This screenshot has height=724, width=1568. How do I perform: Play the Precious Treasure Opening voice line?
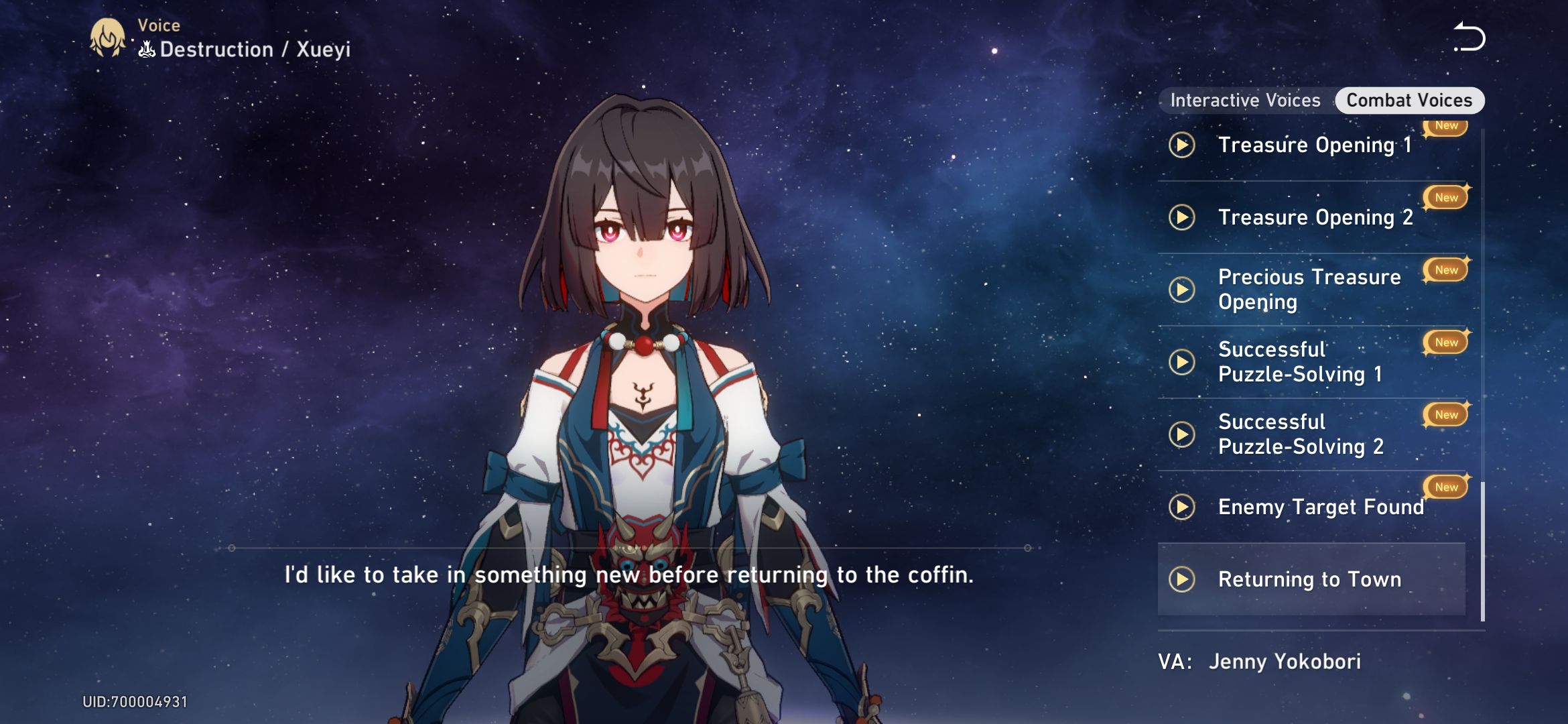coord(1182,290)
